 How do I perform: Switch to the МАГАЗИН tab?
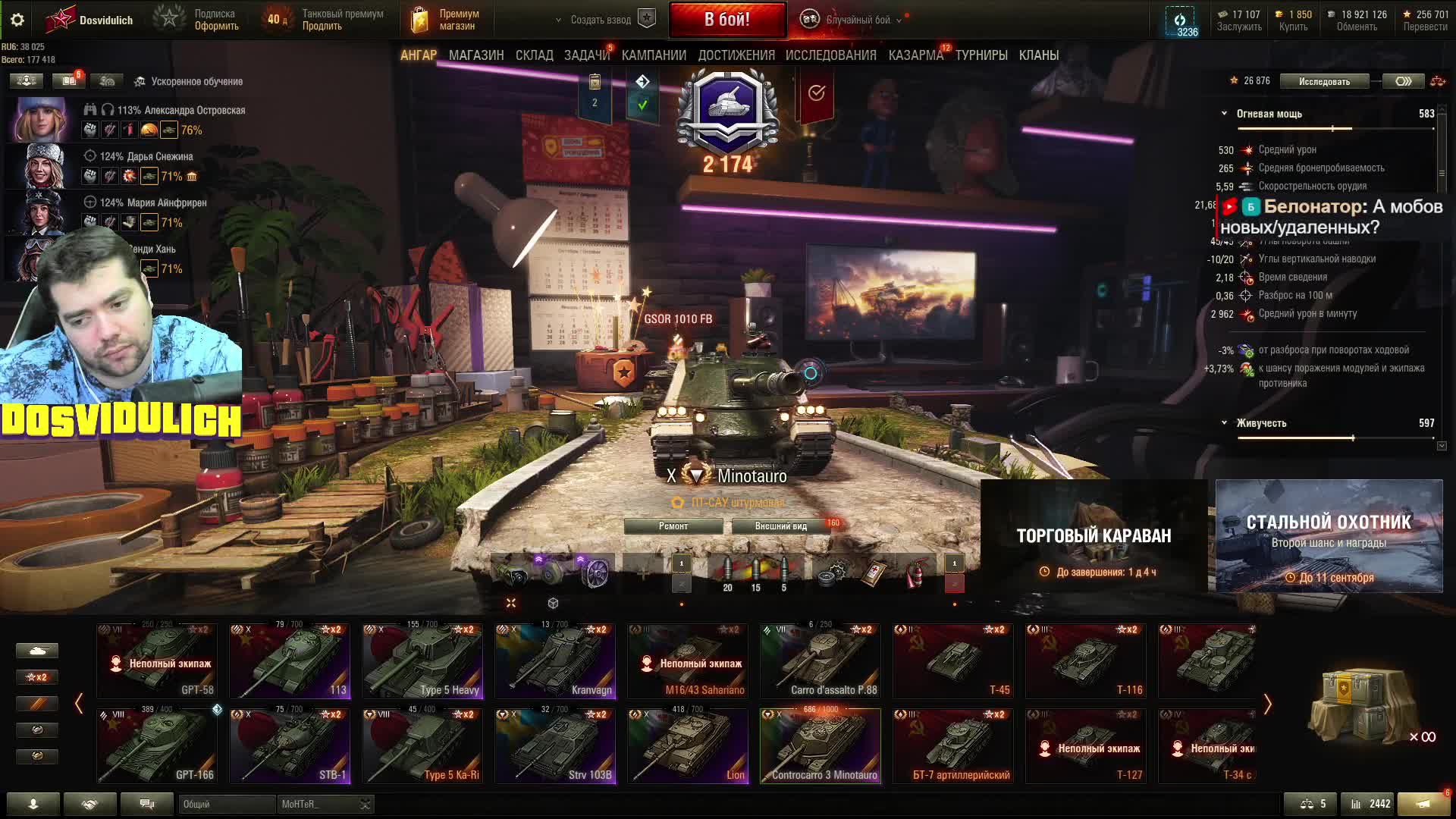point(475,55)
